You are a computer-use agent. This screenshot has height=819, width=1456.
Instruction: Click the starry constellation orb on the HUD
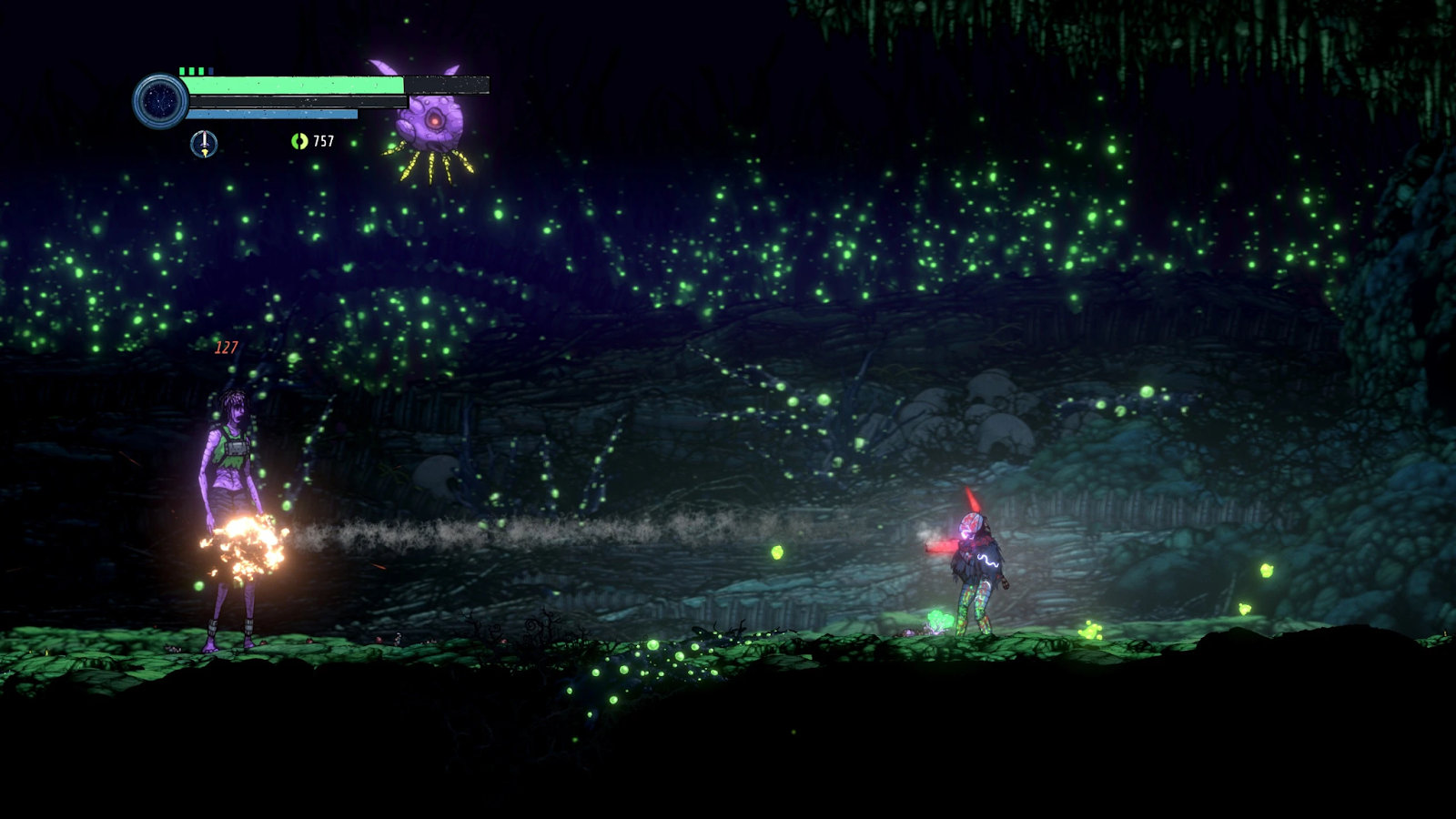(x=160, y=100)
